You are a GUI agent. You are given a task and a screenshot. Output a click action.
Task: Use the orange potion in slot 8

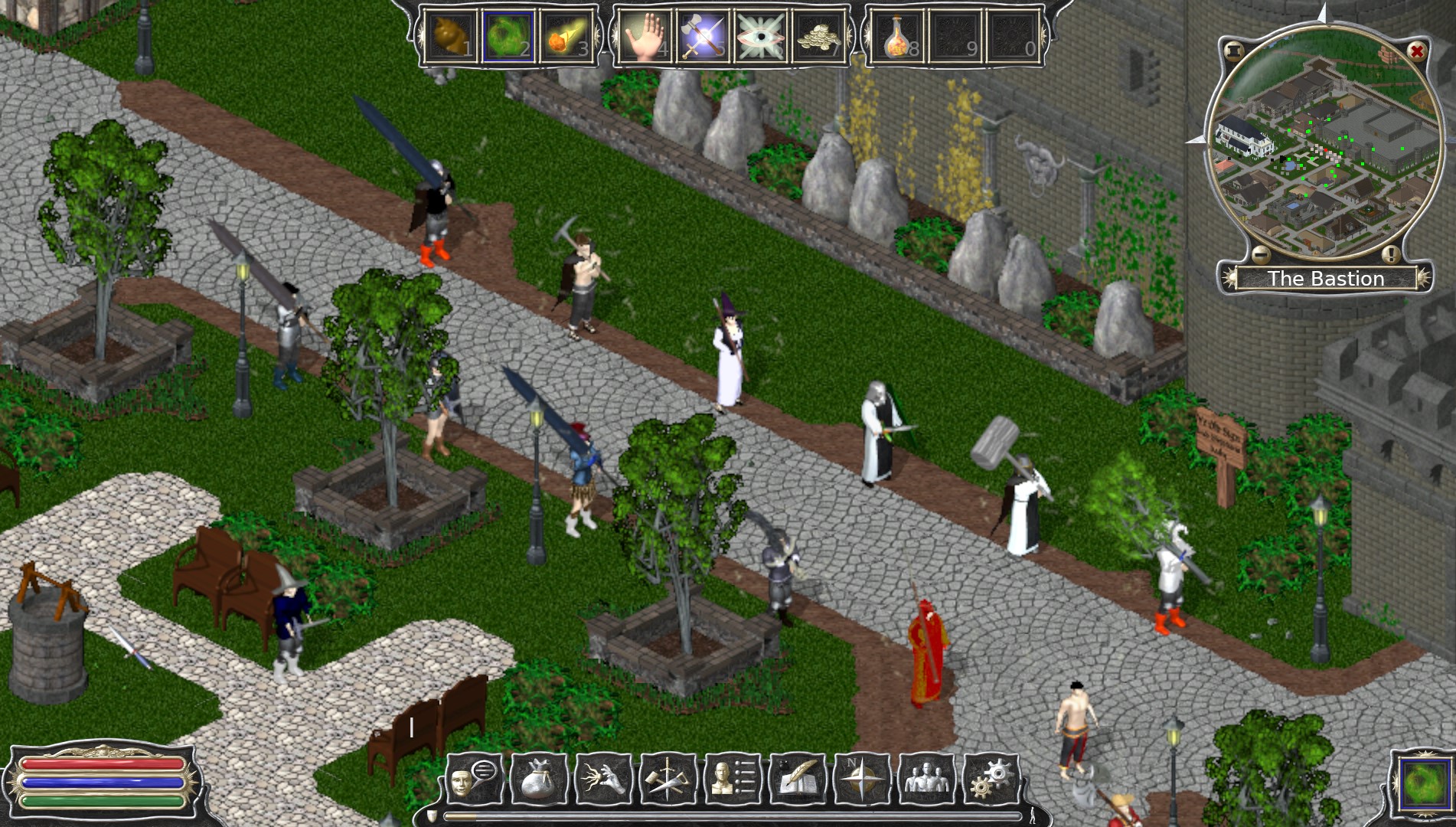pyautogui.click(x=896, y=36)
